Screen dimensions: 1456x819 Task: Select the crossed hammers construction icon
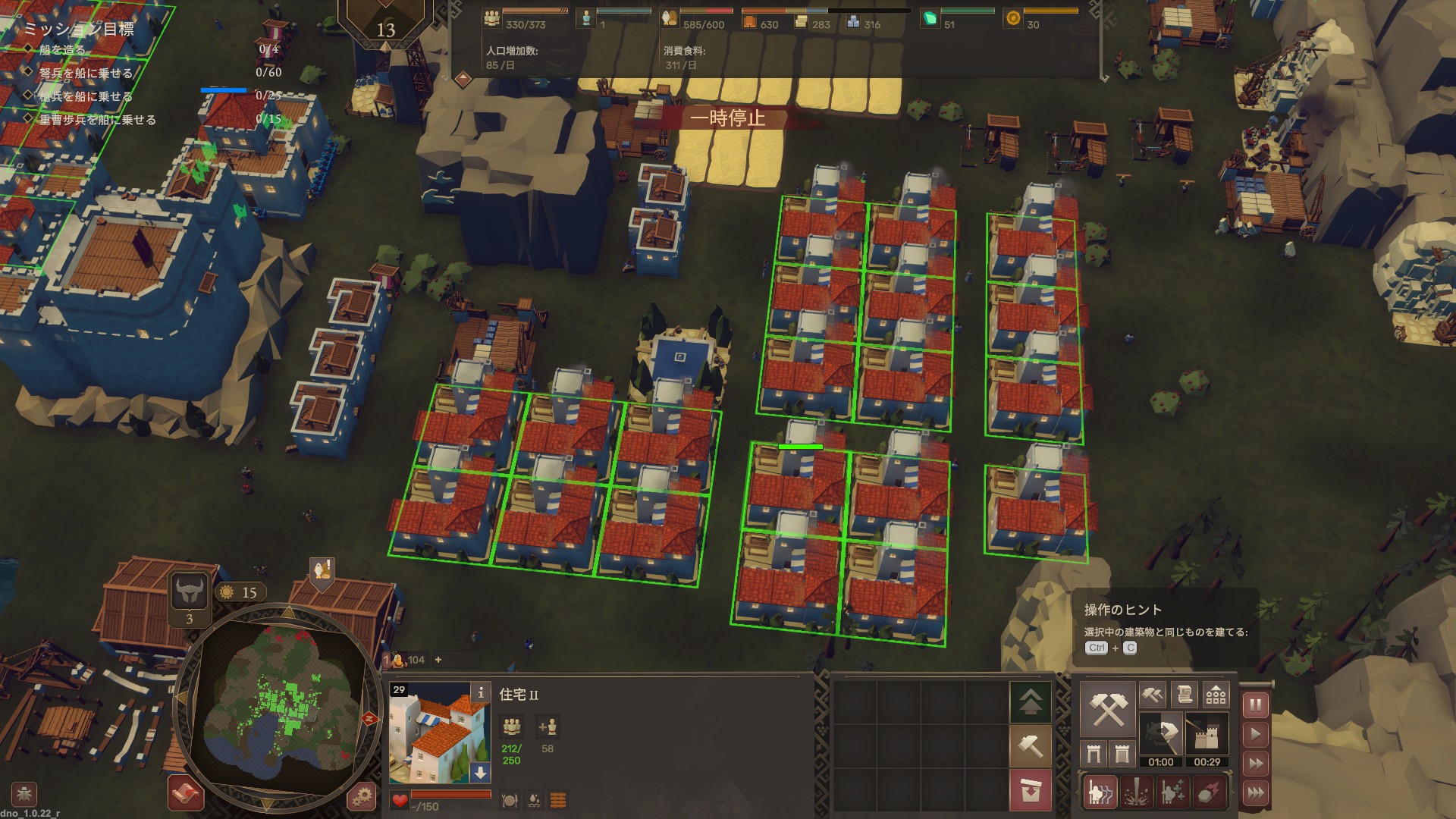[1108, 708]
